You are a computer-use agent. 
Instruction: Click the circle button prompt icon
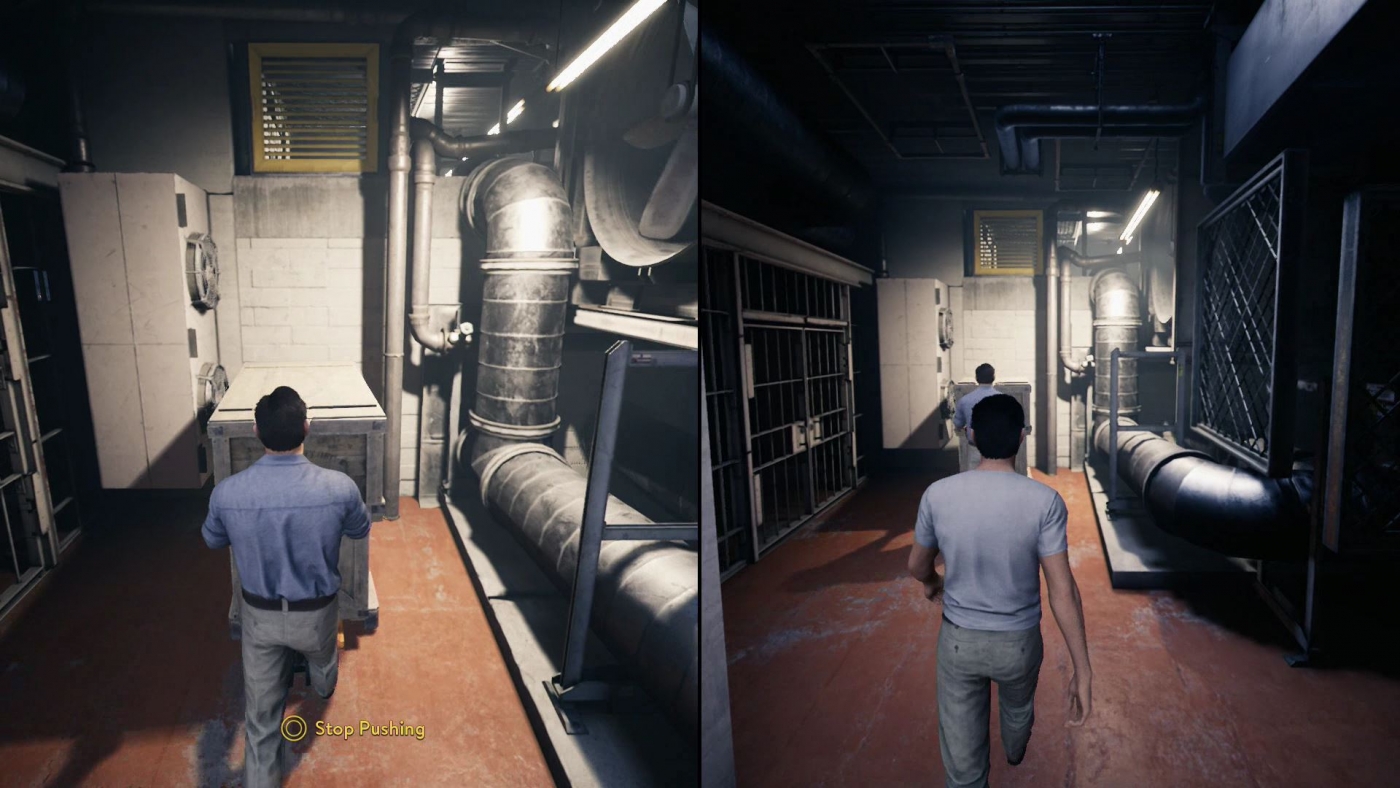[294, 730]
